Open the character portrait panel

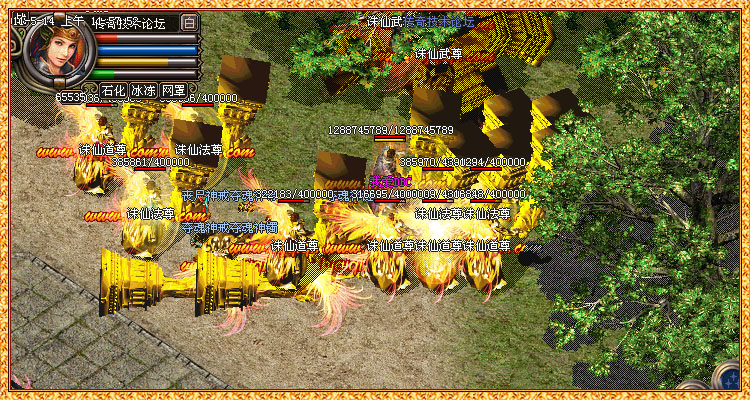click(x=56, y=52)
